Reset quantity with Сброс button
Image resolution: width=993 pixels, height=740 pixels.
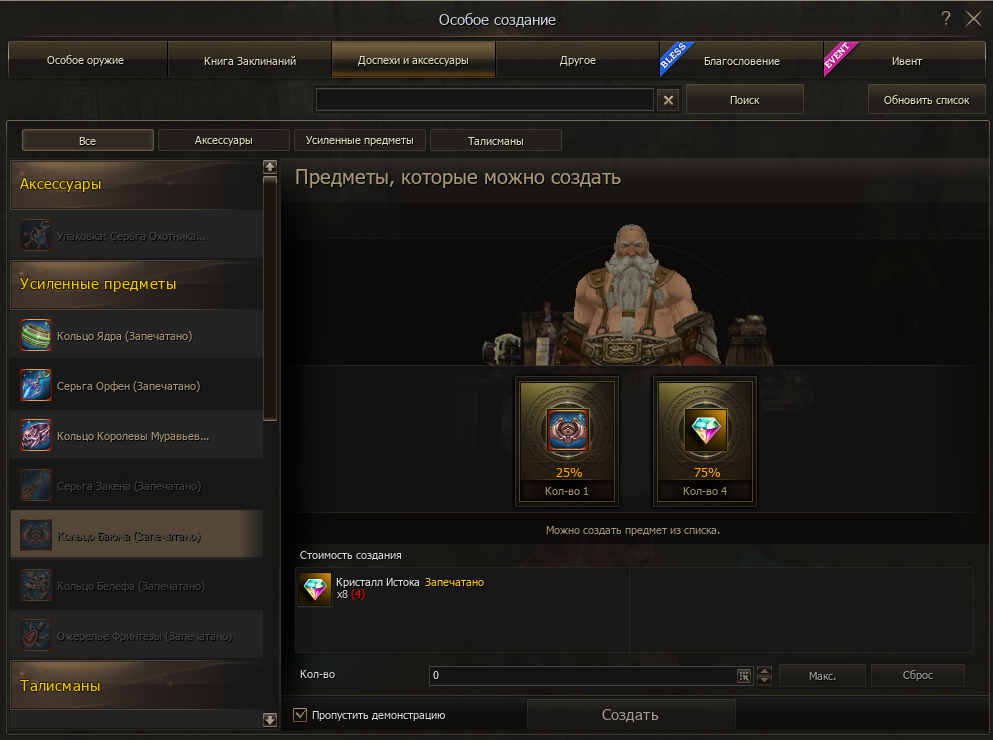(917, 676)
